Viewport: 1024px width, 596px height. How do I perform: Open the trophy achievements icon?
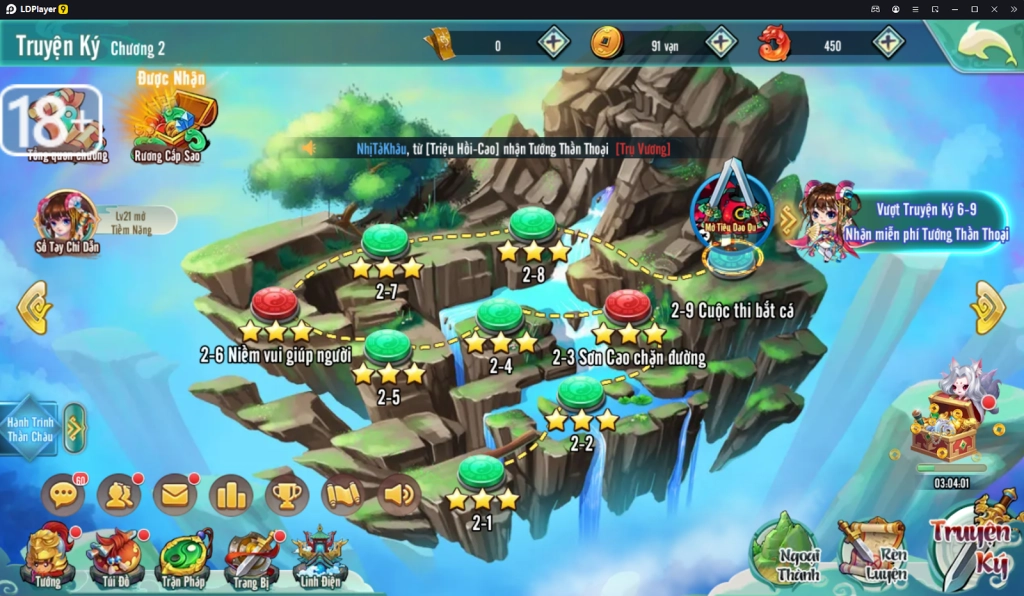tap(287, 494)
